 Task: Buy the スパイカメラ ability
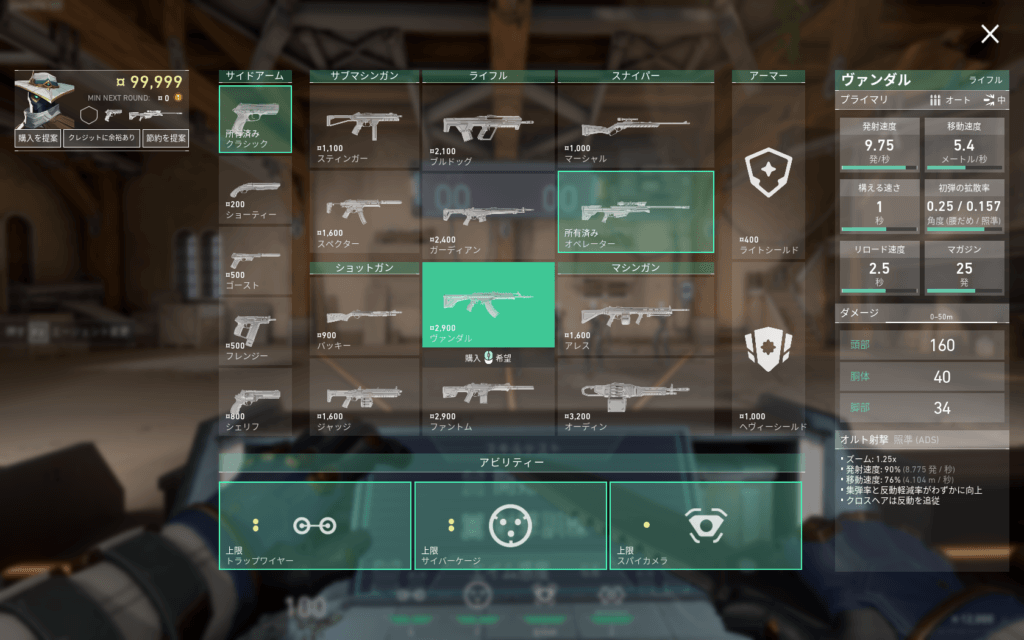pos(705,525)
